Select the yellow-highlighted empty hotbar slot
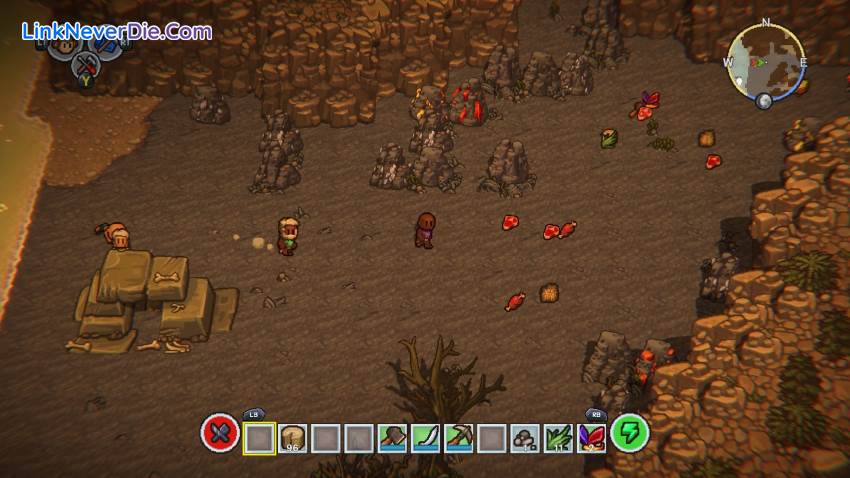The height and width of the screenshot is (478, 850). (260, 437)
